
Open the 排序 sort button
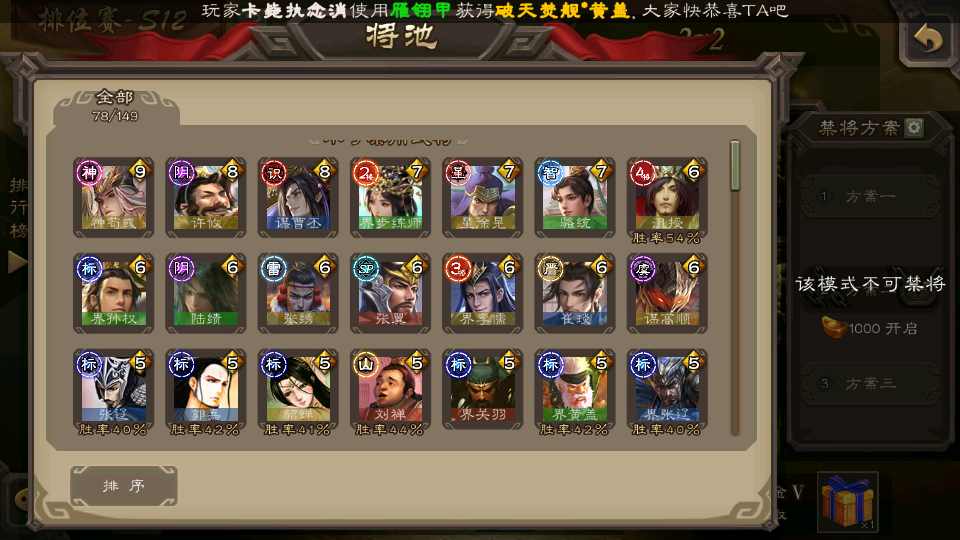pos(124,486)
